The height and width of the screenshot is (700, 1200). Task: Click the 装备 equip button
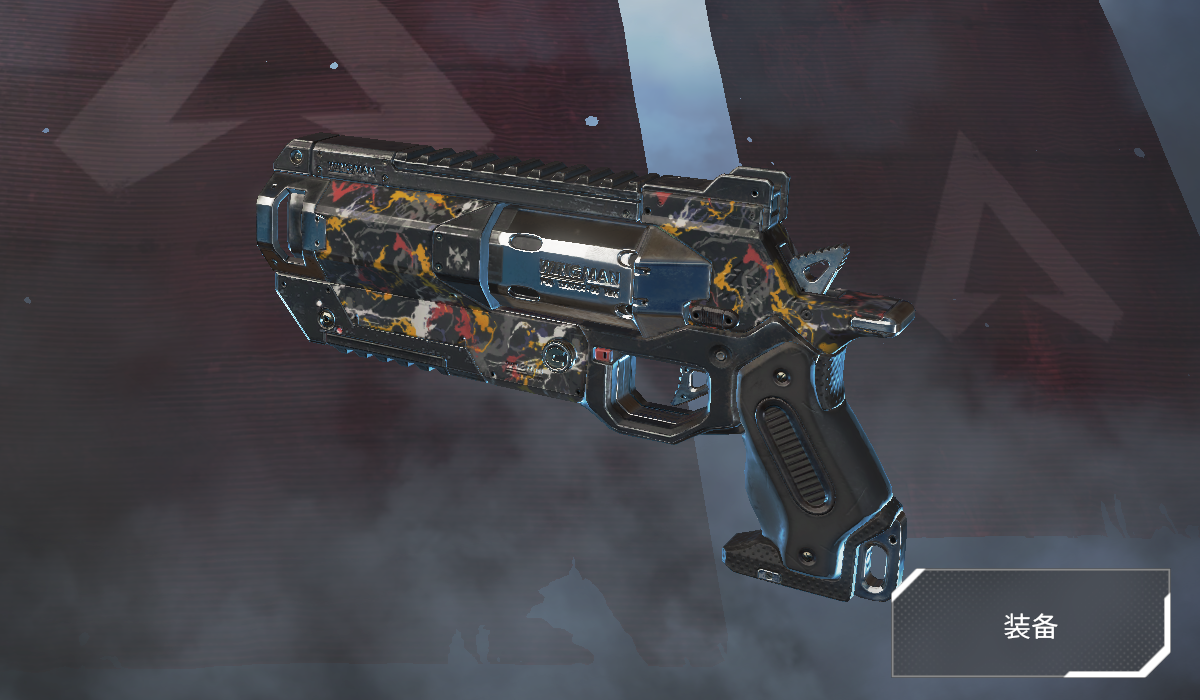(1030, 624)
